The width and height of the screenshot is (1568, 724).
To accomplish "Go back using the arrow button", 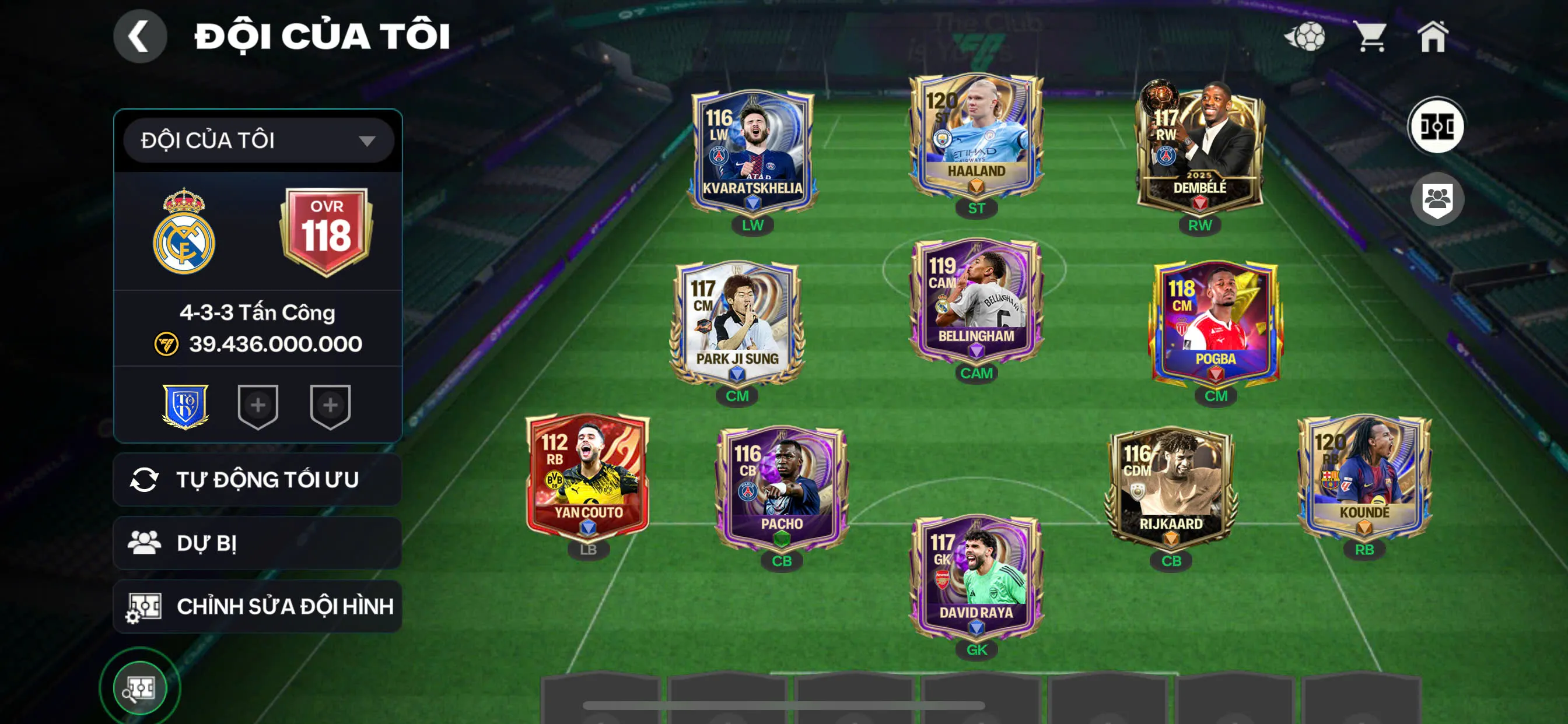I will 140,36.
